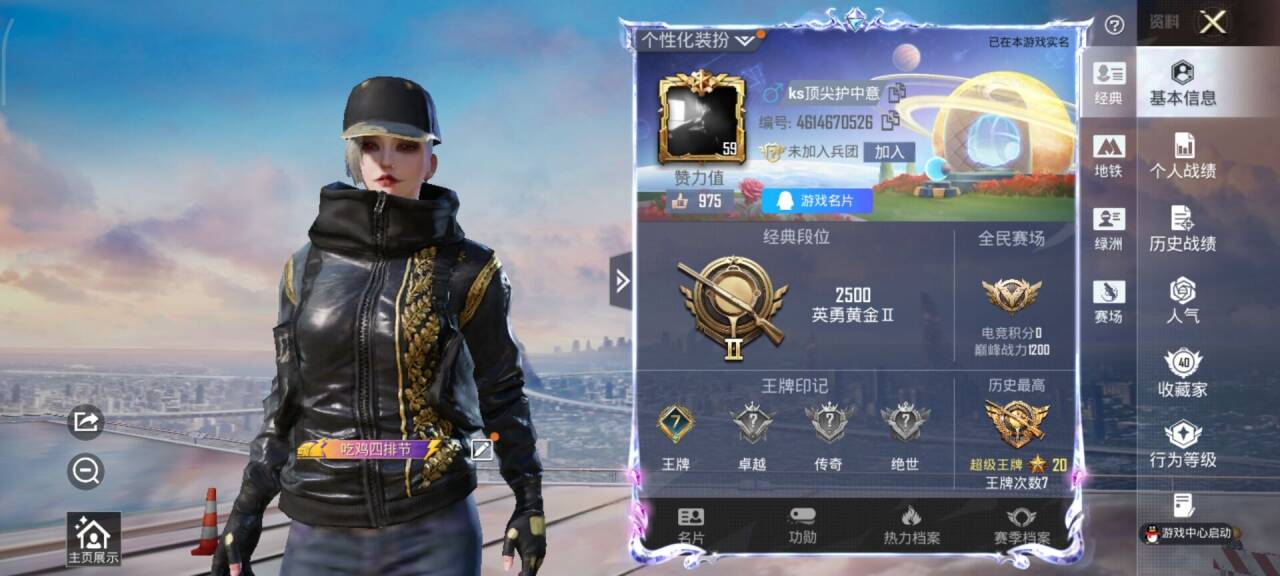Show the 行为等级 behavior level page
Screen dimensions: 1280x576
pyautogui.click(x=1182, y=446)
